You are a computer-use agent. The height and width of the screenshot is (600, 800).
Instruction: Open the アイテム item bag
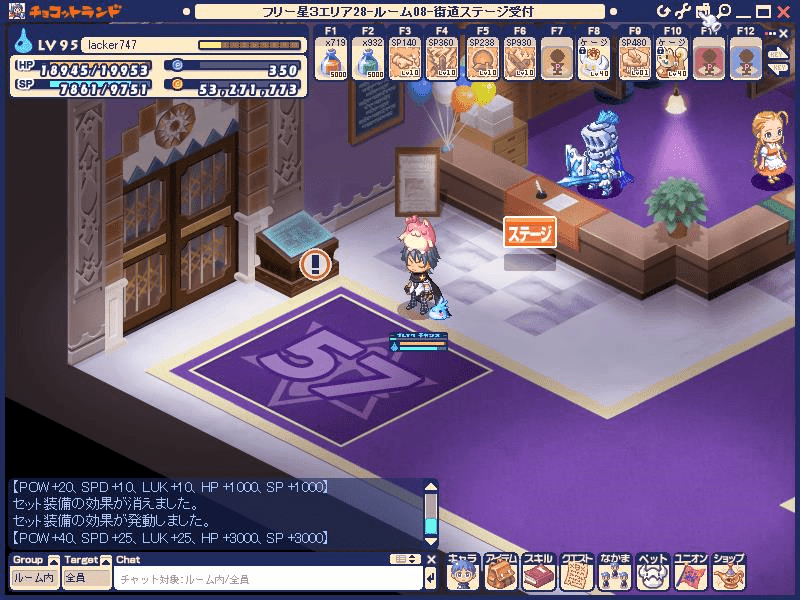coord(501,572)
